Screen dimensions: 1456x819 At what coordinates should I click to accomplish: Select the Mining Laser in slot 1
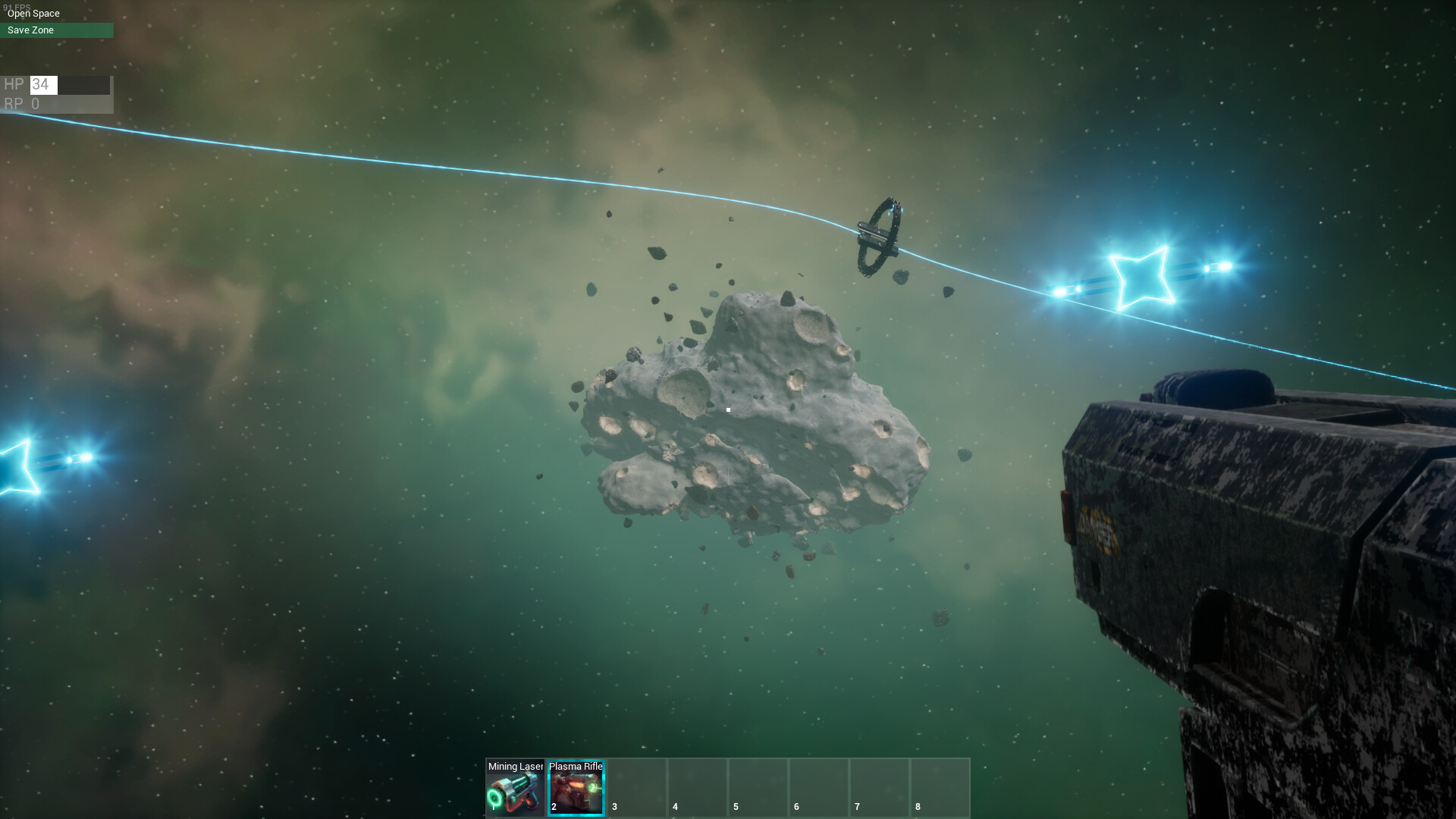[515, 787]
